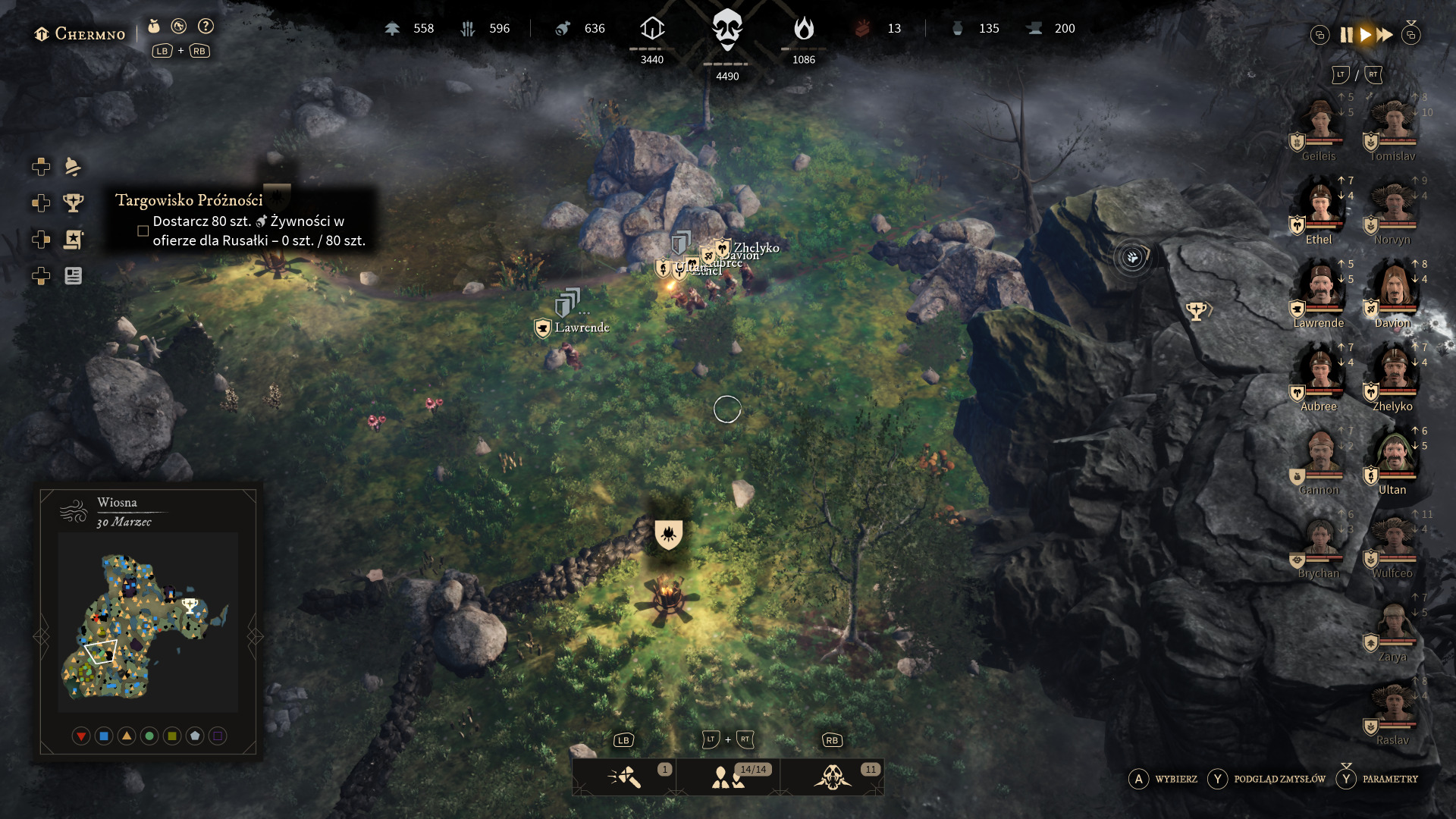Pause the game speed
Screen dimensions: 1456x819
click(1346, 35)
